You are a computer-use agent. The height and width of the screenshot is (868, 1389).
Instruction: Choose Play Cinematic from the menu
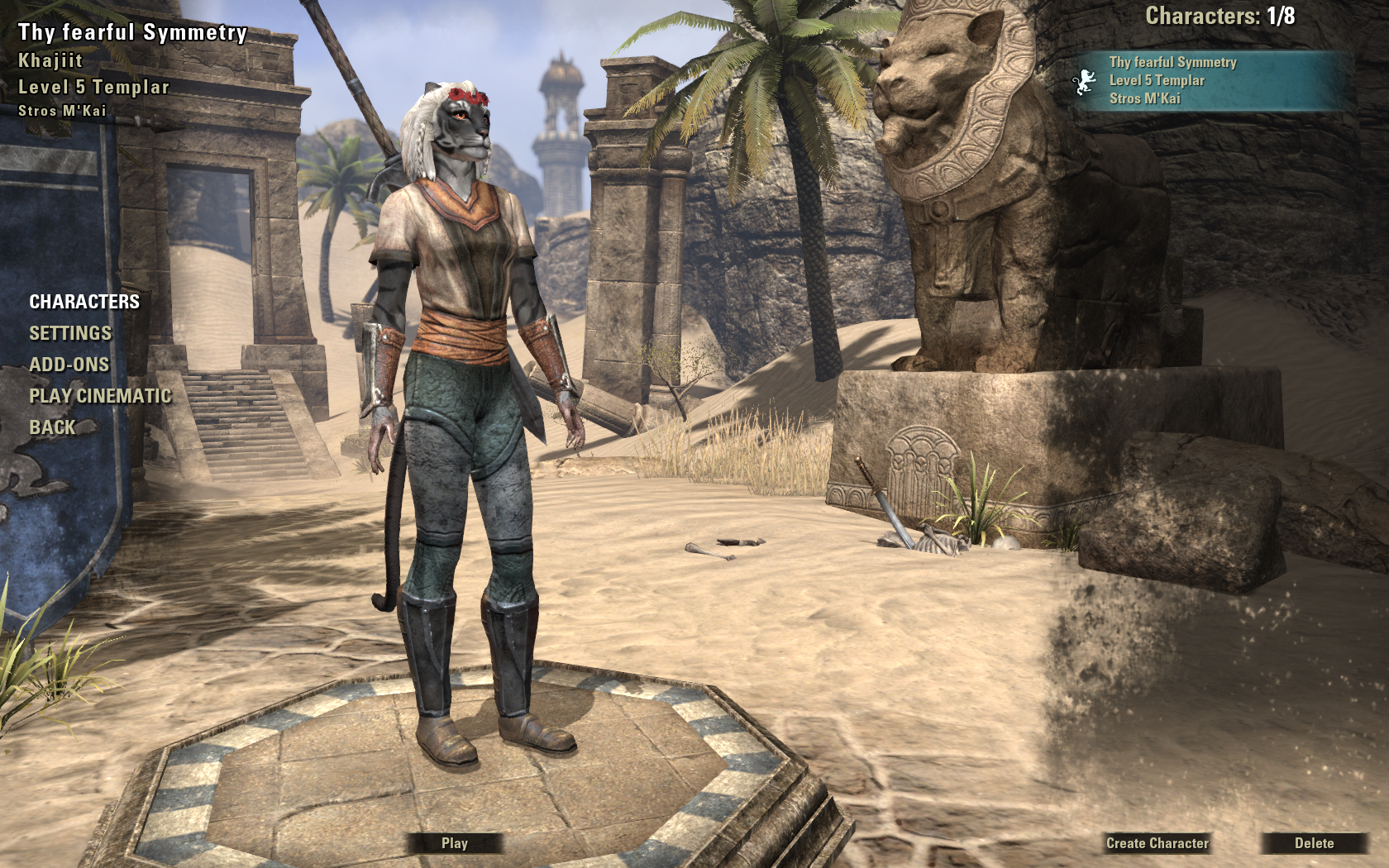(x=100, y=396)
